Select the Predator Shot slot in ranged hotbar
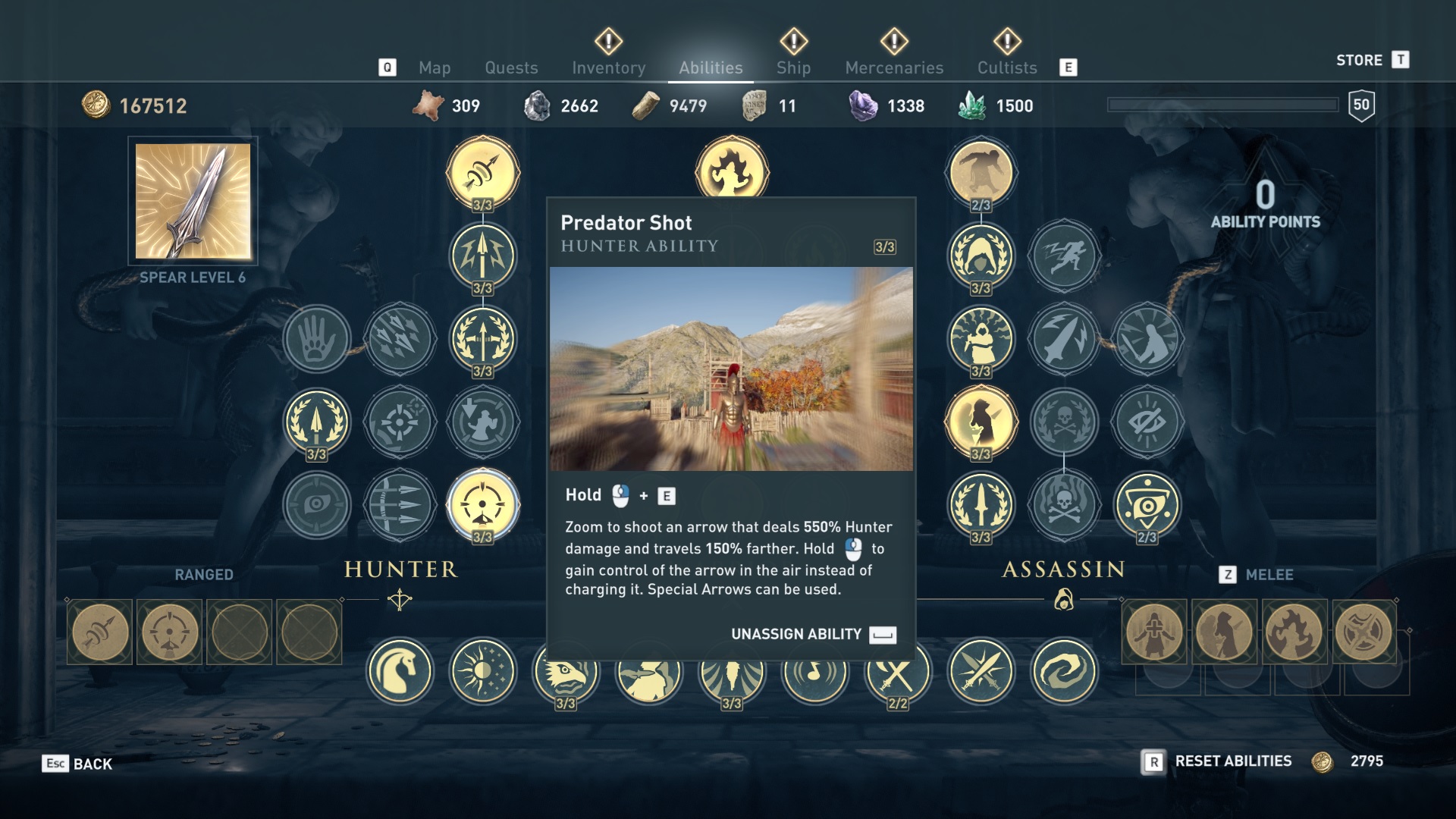Image resolution: width=1456 pixels, height=819 pixels. (x=169, y=632)
